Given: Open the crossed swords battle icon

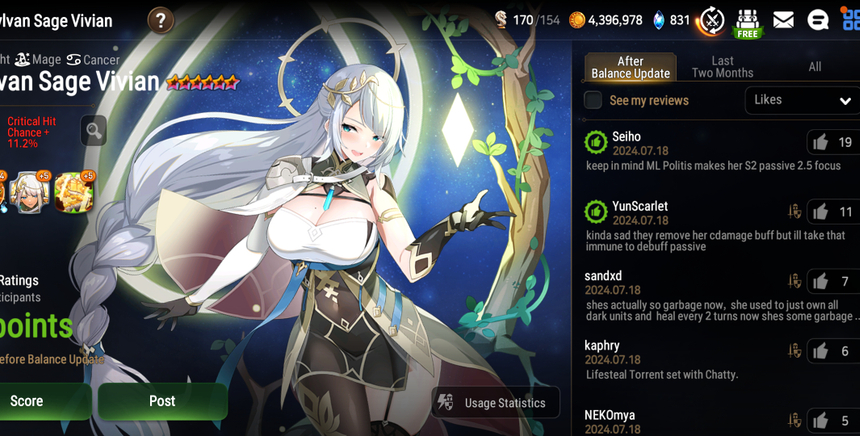Looking at the screenshot, I should point(711,20).
